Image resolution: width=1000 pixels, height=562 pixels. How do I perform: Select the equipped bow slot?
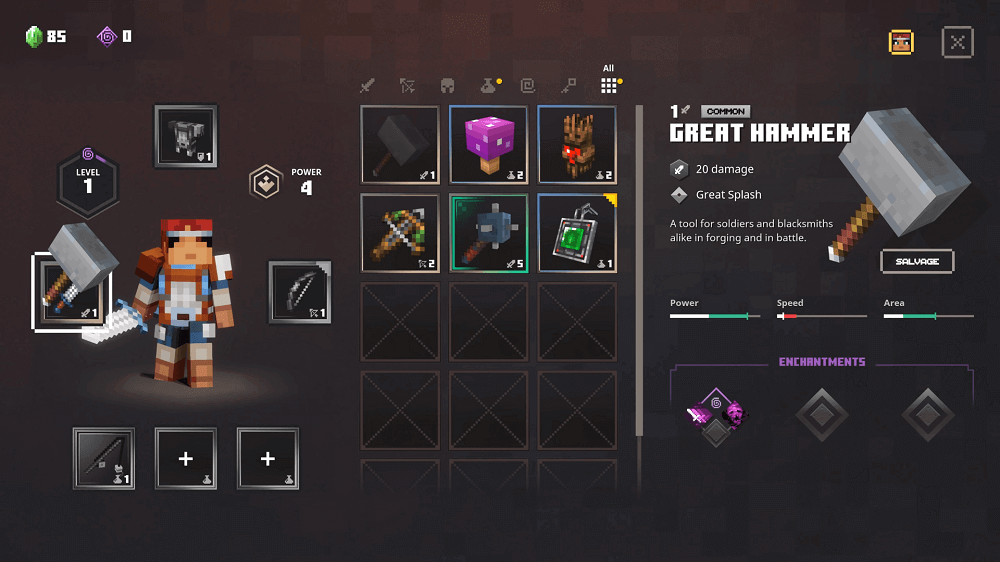coord(299,292)
